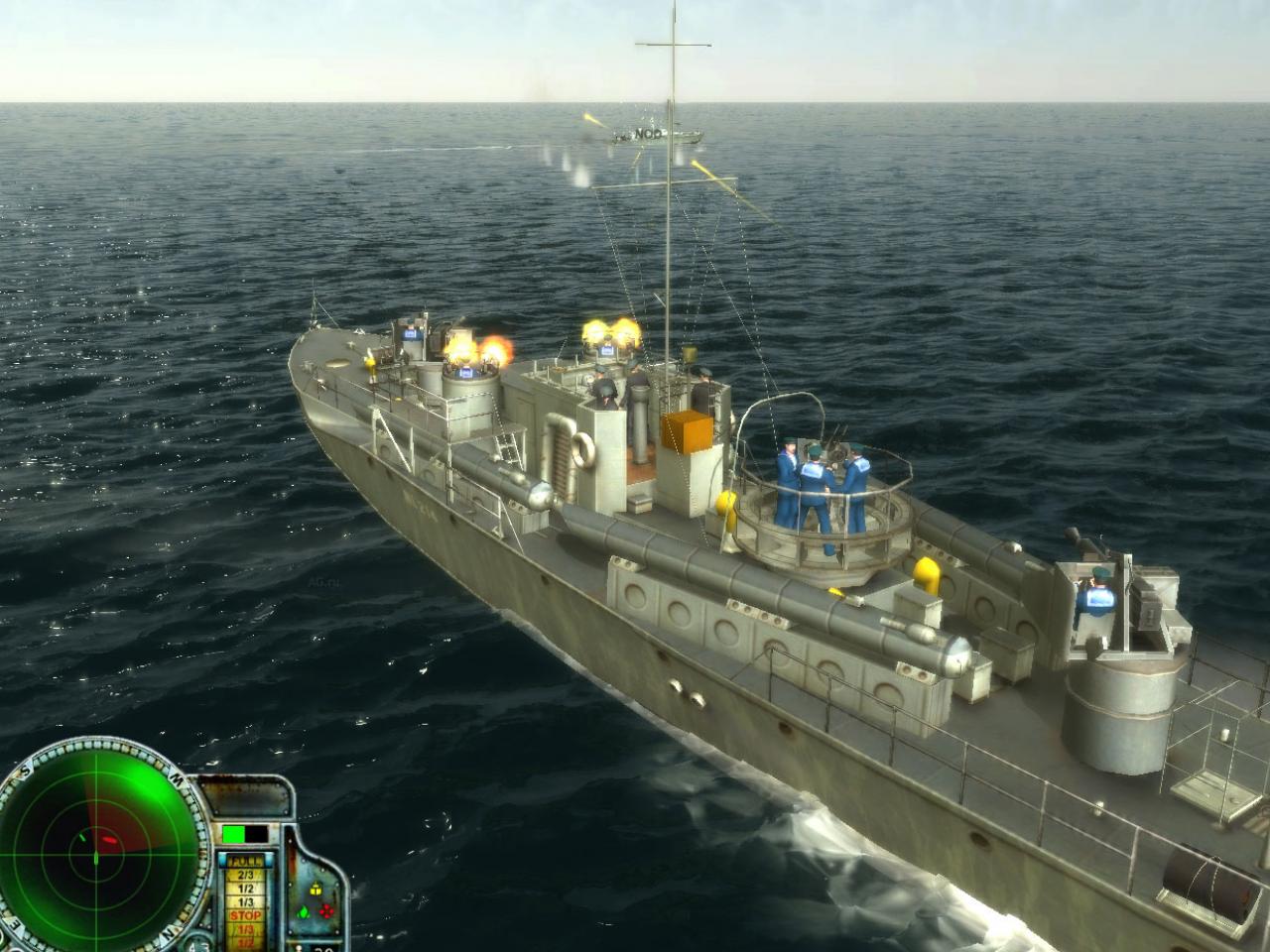Select 1/3 ahead engine speed
Screen dimensions: 1270x952
click(x=245, y=901)
